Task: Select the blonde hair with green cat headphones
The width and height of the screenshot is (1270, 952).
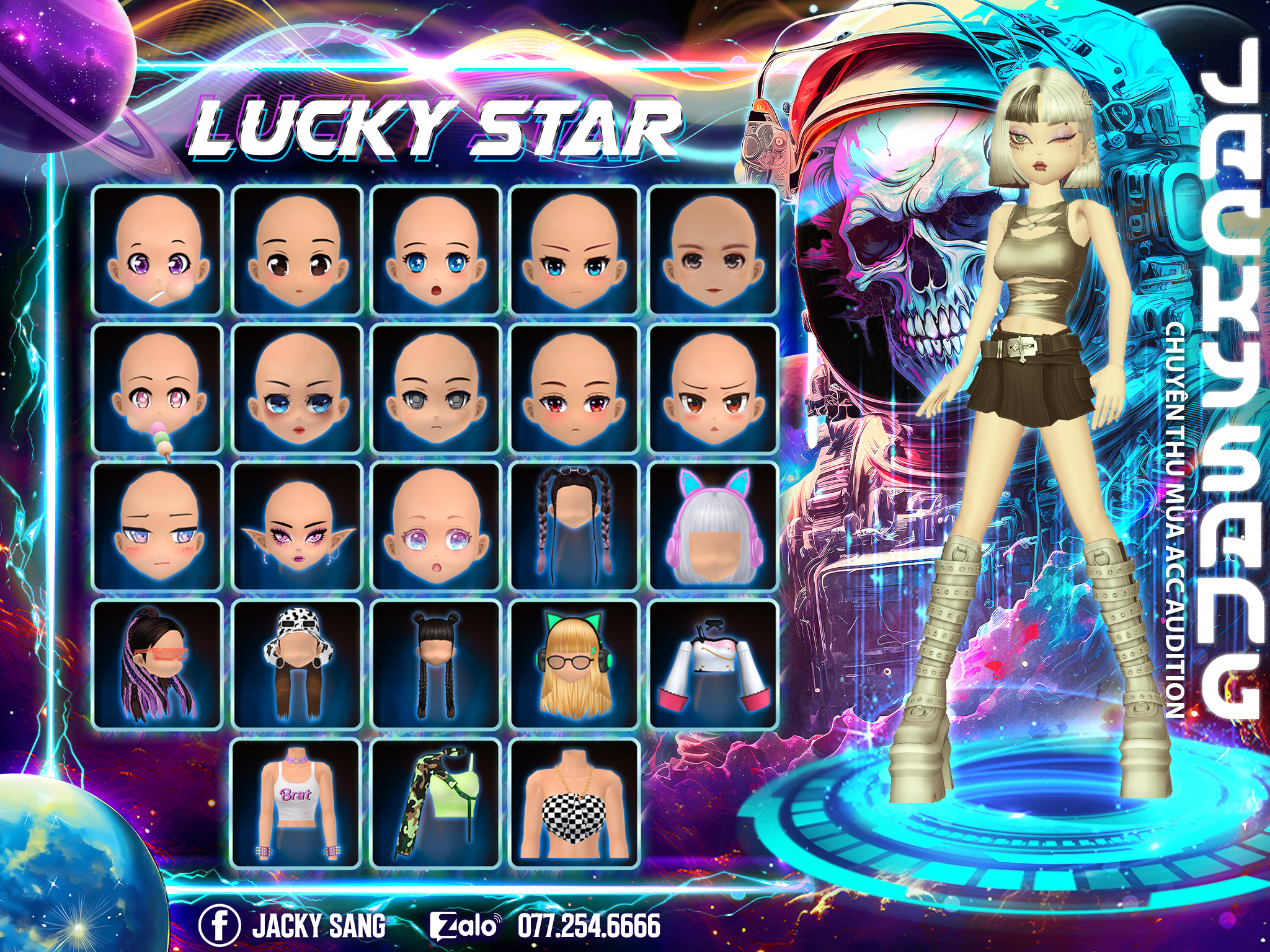Action: 574,665
